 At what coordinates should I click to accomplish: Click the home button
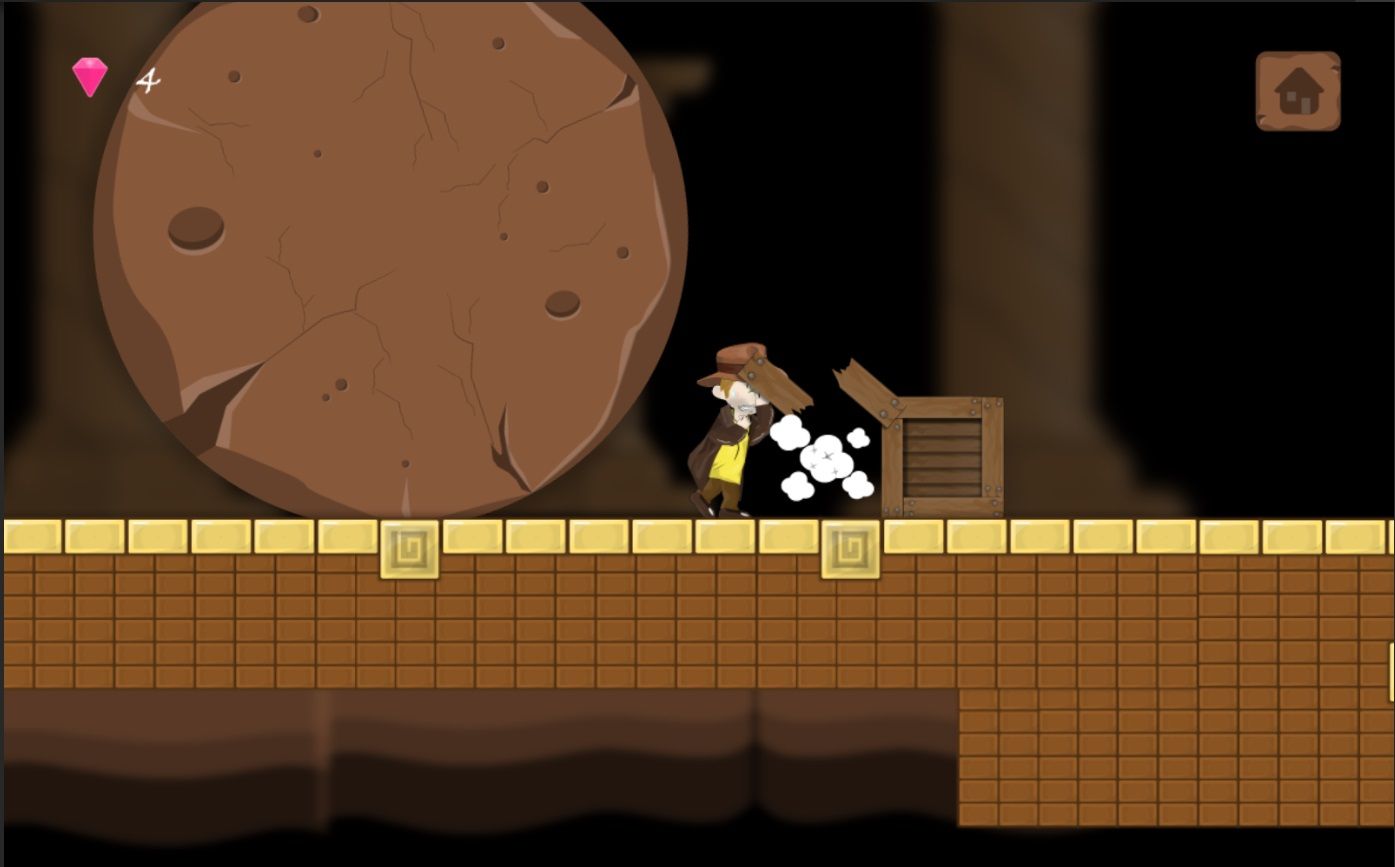[x=1297, y=91]
